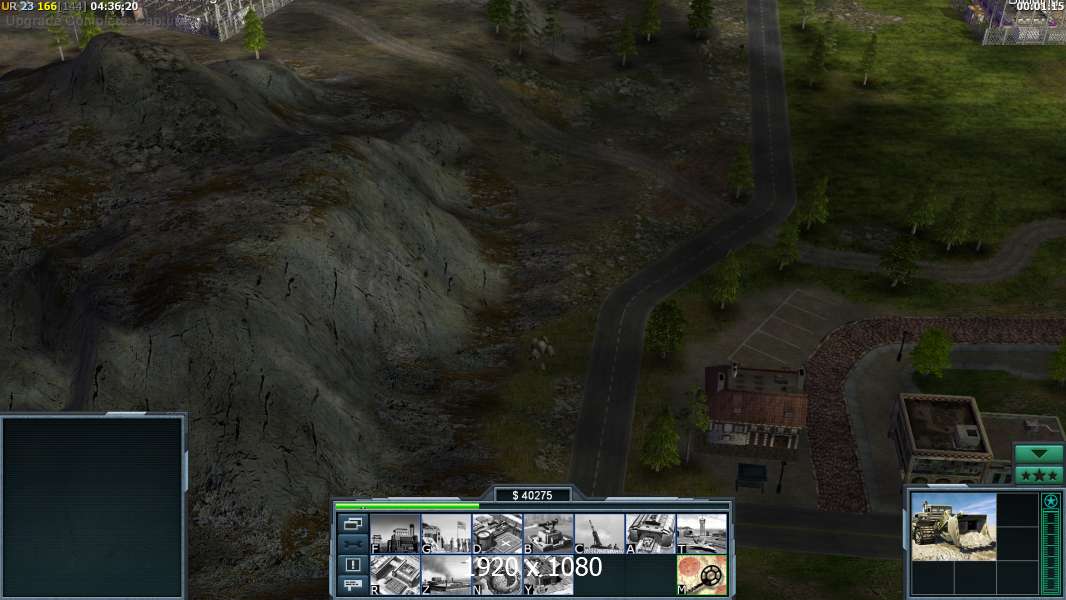1066x600 pixels.
Task: Open the three-star generals powers button
Action: (x=1039, y=475)
